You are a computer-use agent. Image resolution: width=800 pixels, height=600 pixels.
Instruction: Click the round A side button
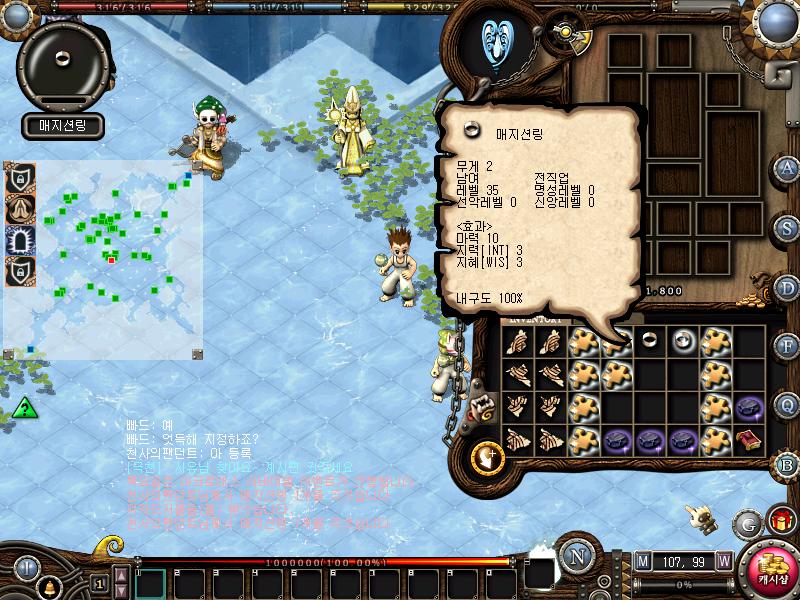pyautogui.click(x=787, y=167)
